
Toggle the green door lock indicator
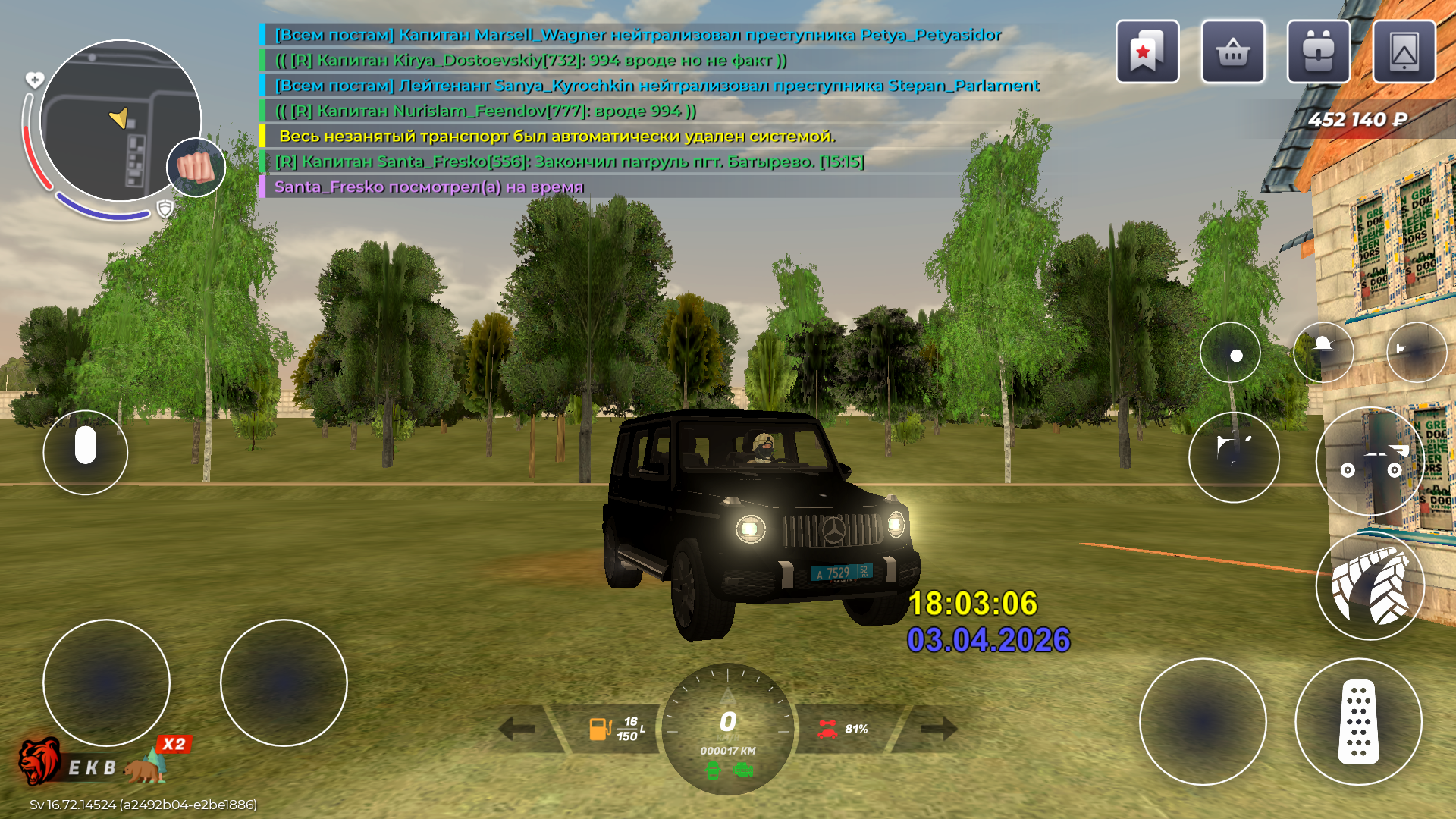713,771
